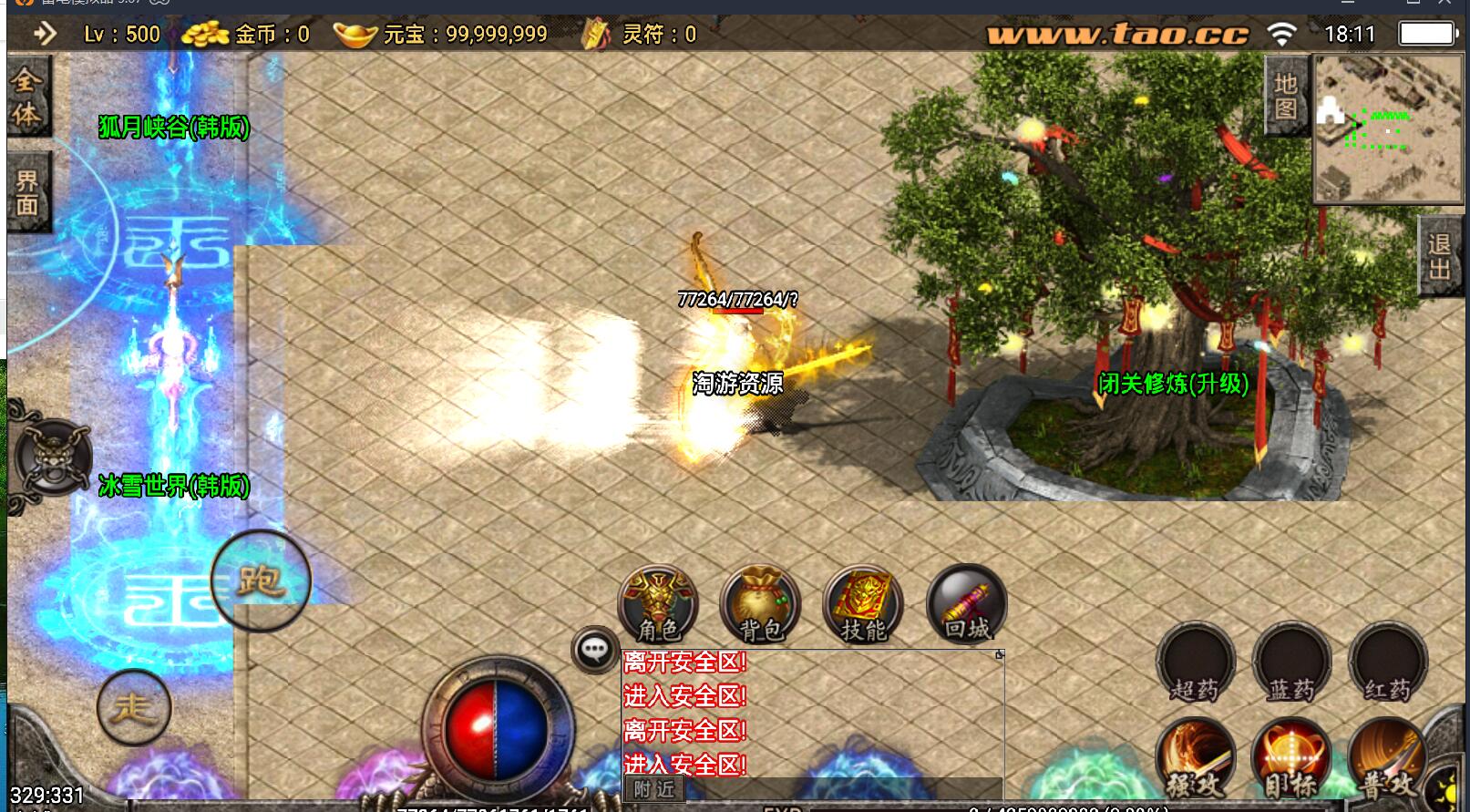Open the 地图 map button
This screenshot has height=812, width=1470.
1286,97
